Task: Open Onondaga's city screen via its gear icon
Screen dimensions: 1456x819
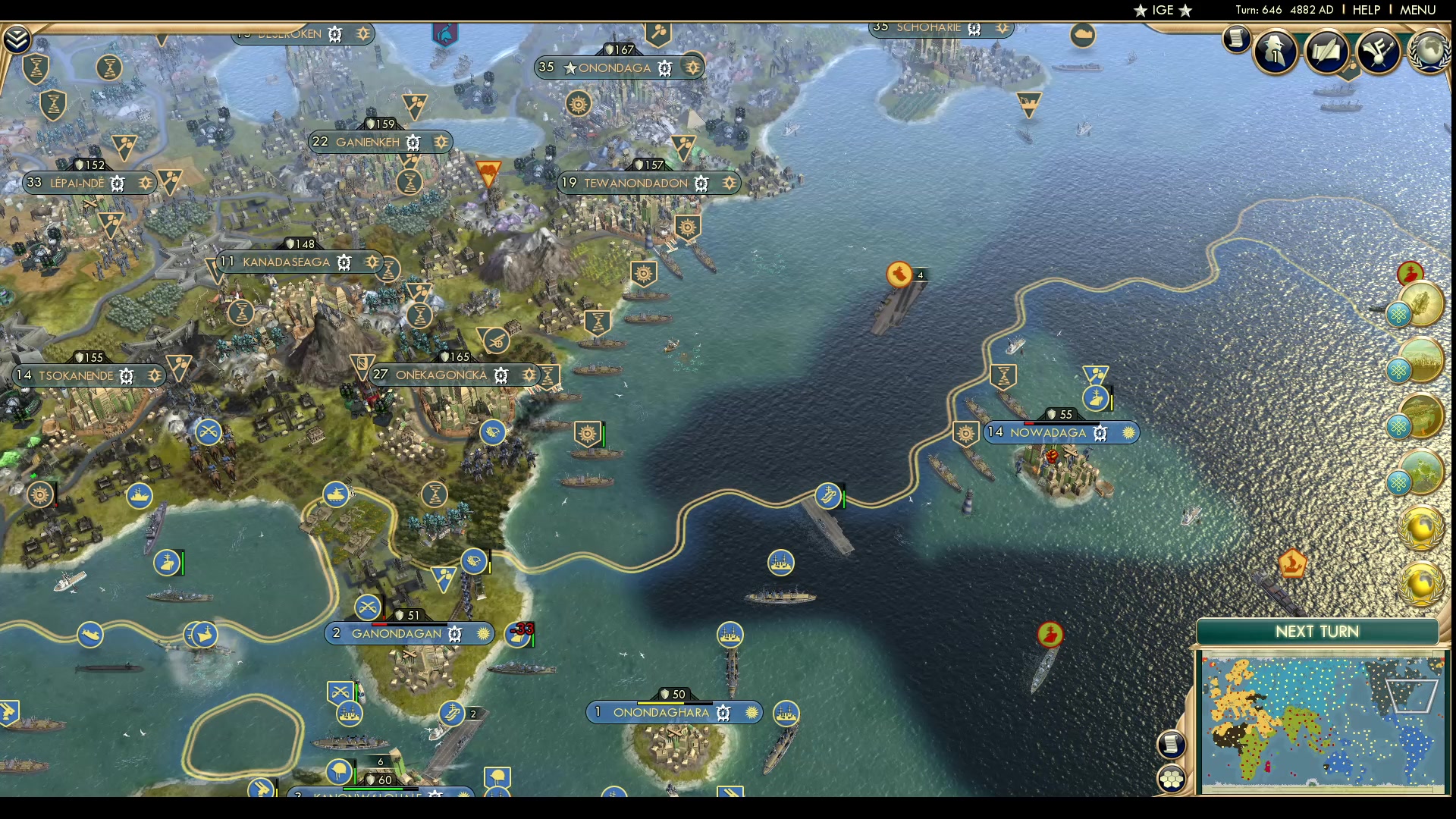Action: [x=665, y=67]
